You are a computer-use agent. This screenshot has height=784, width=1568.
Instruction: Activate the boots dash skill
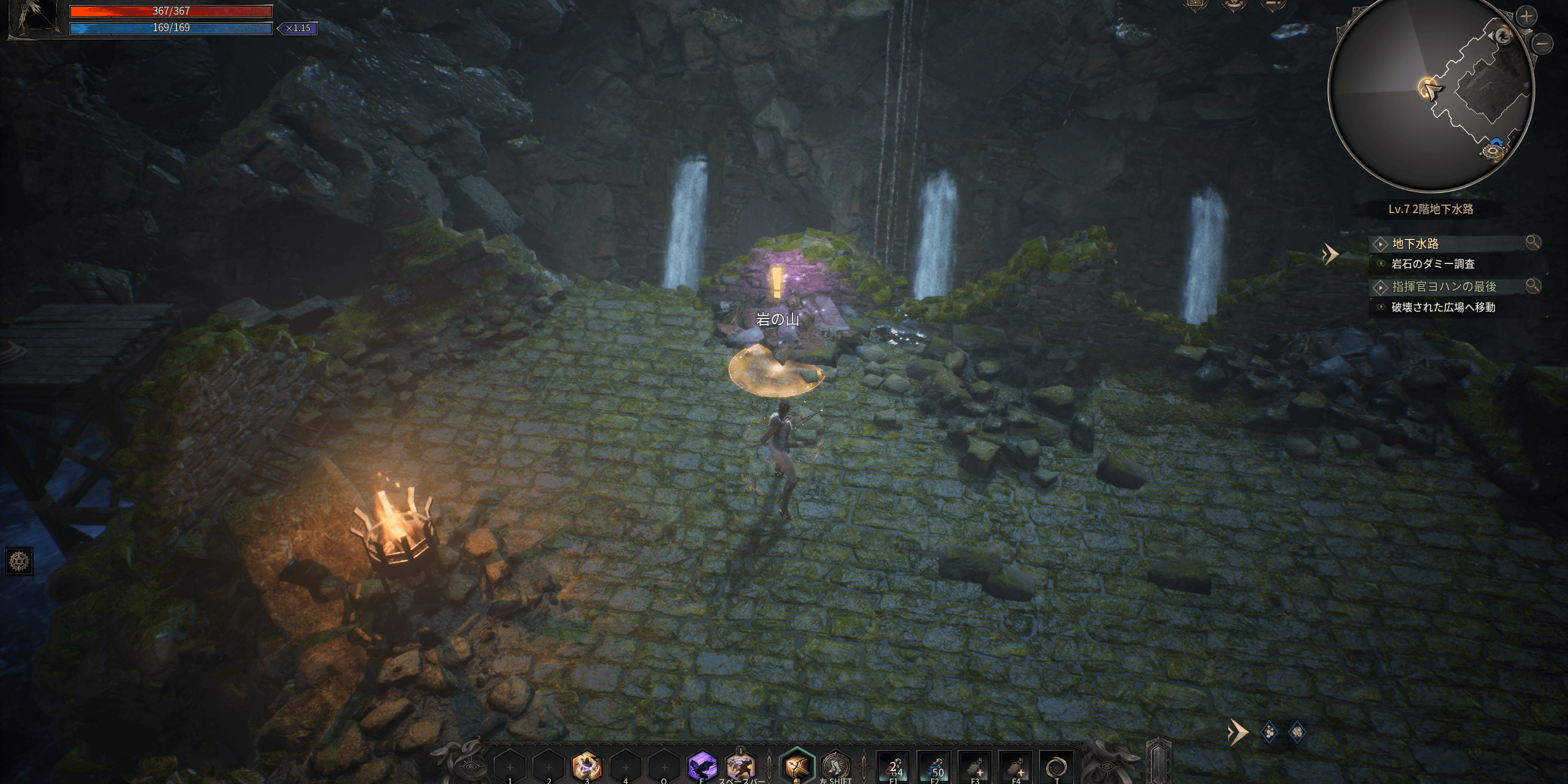(x=835, y=766)
